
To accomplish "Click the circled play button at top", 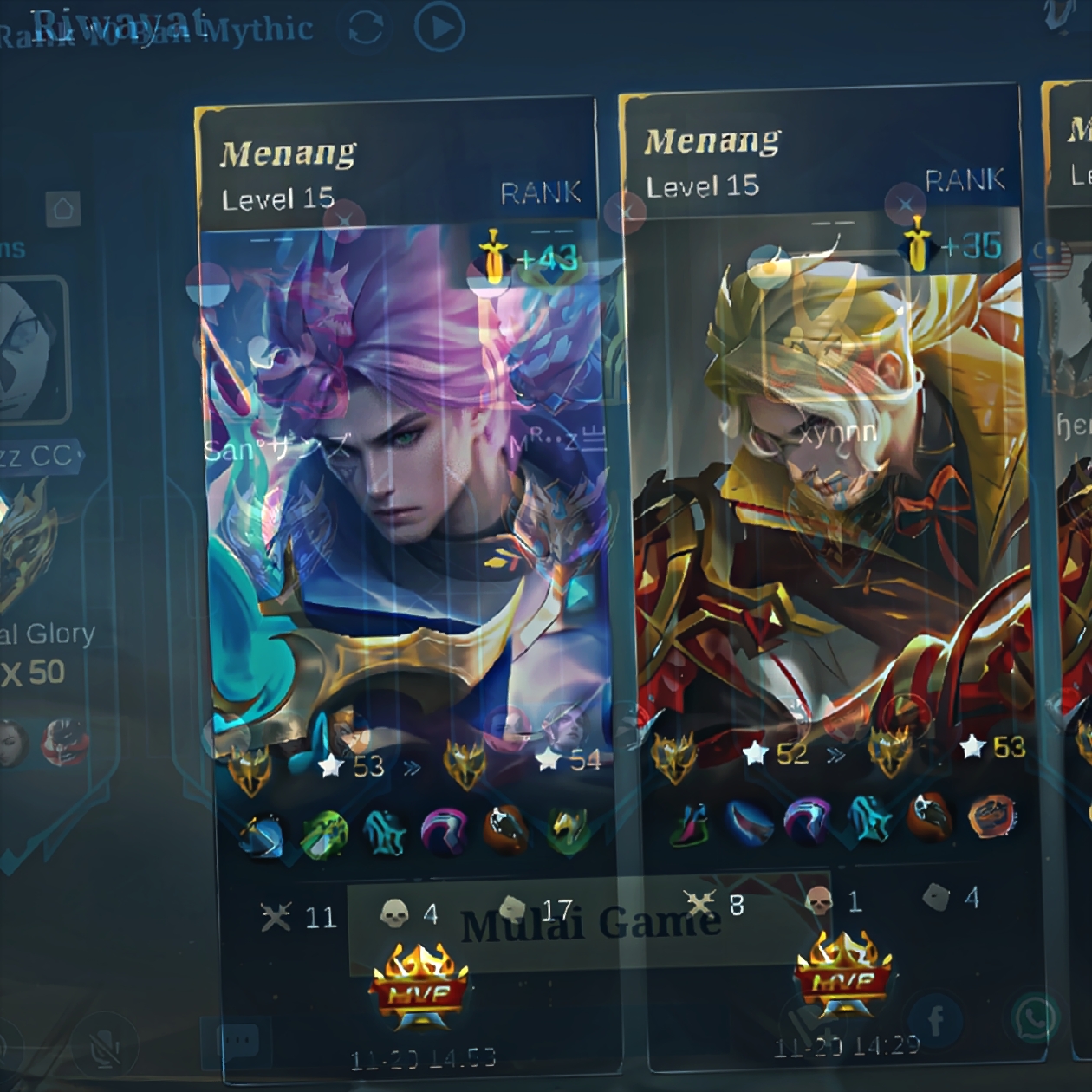I will coord(439,28).
